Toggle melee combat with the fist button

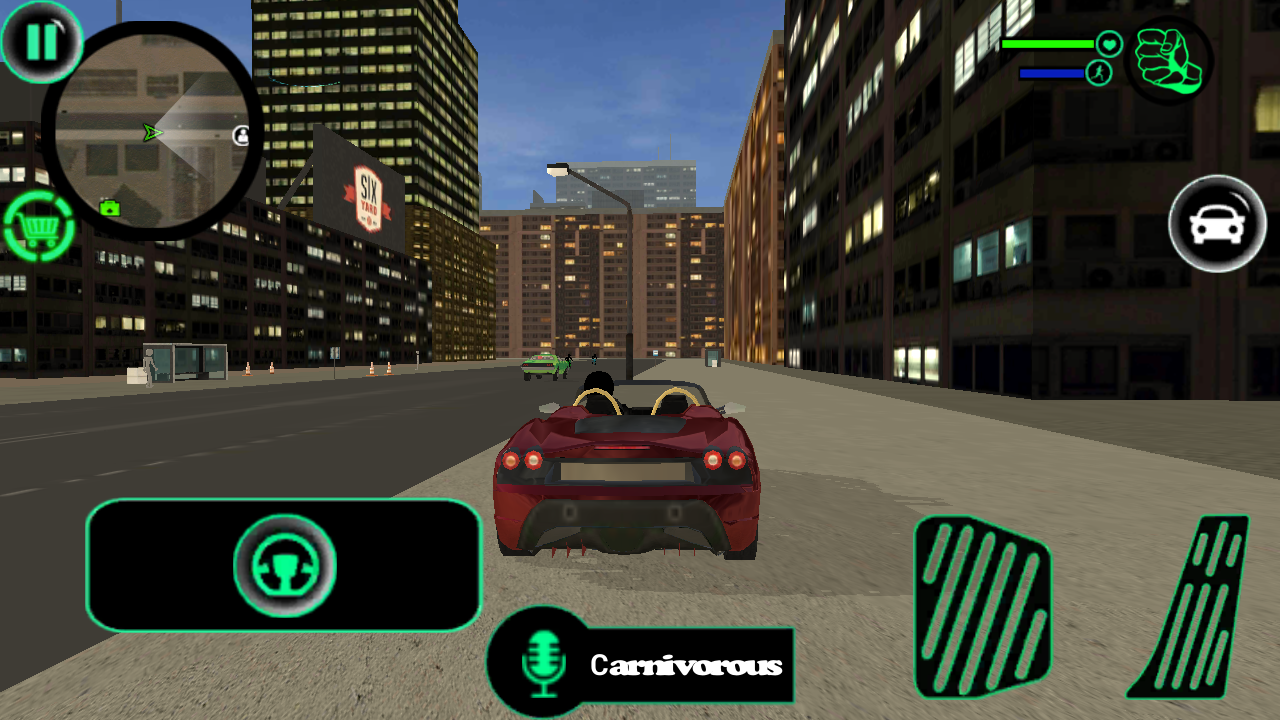coord(1168,62)
